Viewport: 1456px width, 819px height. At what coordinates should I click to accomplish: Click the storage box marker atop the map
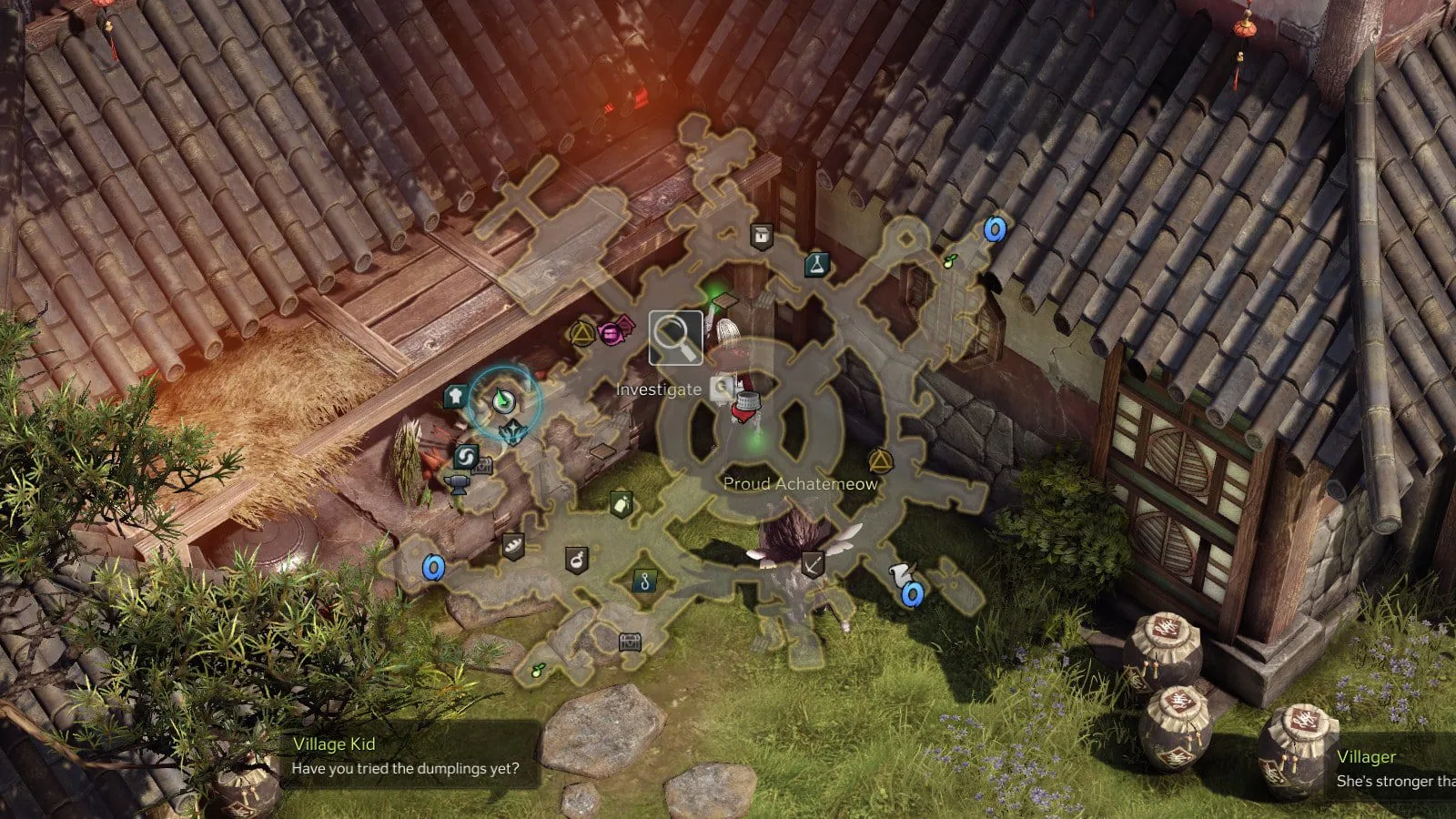(x=762, y=237)
